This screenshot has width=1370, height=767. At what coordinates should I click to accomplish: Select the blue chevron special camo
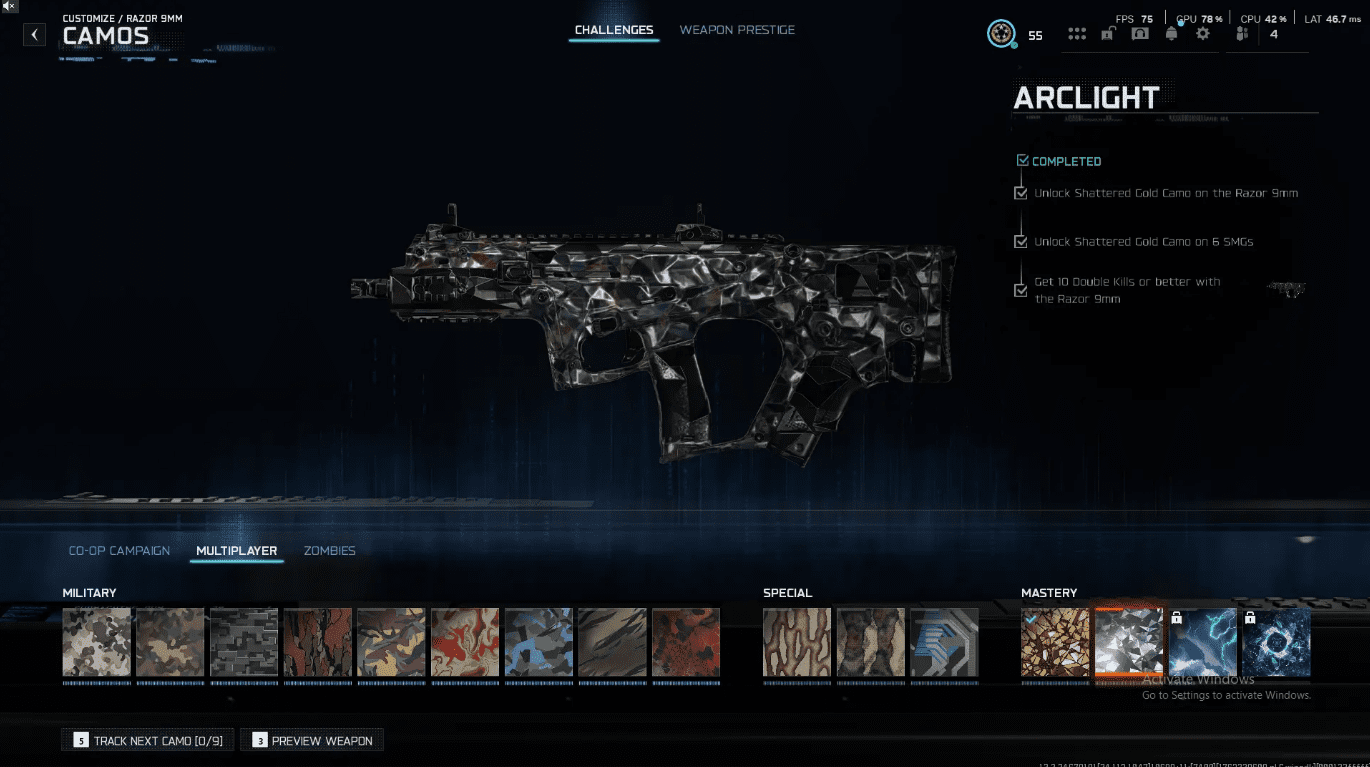(944, 642)
